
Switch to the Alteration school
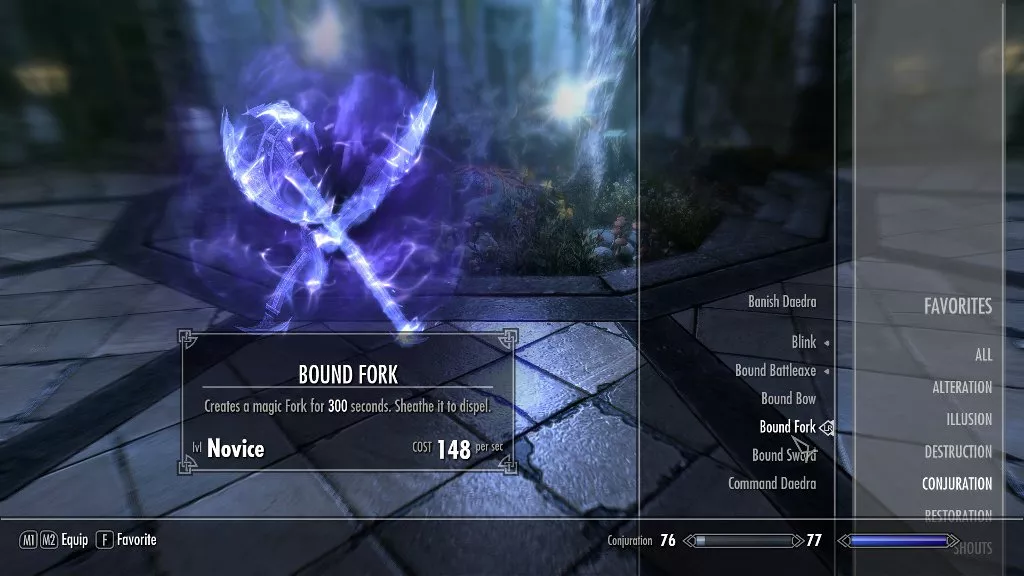click(962, 387)
